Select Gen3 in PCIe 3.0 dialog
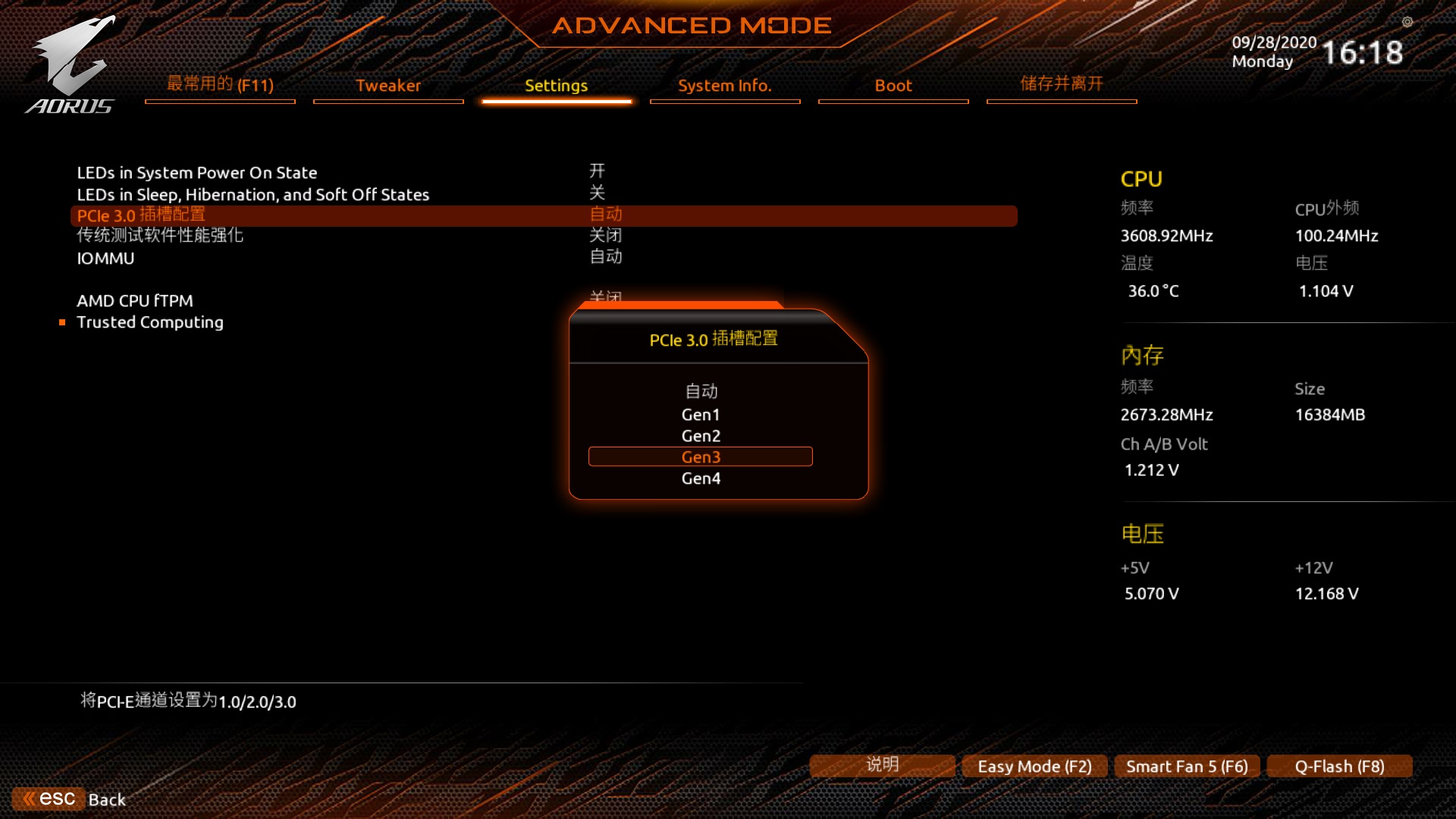This screenshot has width=1456, height=819. pyautogui.click(x=700, y=457)
